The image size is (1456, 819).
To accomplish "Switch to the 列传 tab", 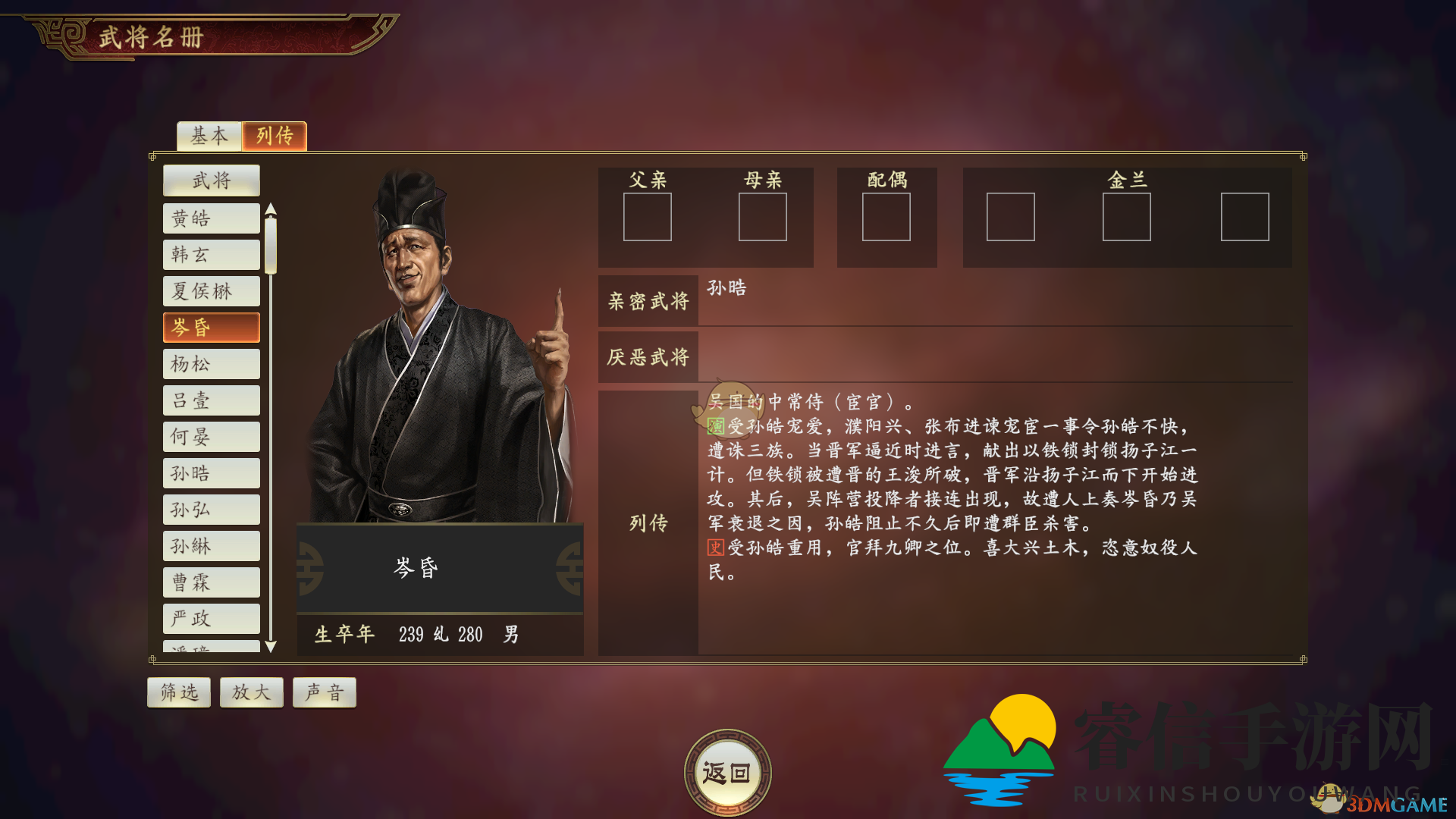I will click(x=275, y=136).
